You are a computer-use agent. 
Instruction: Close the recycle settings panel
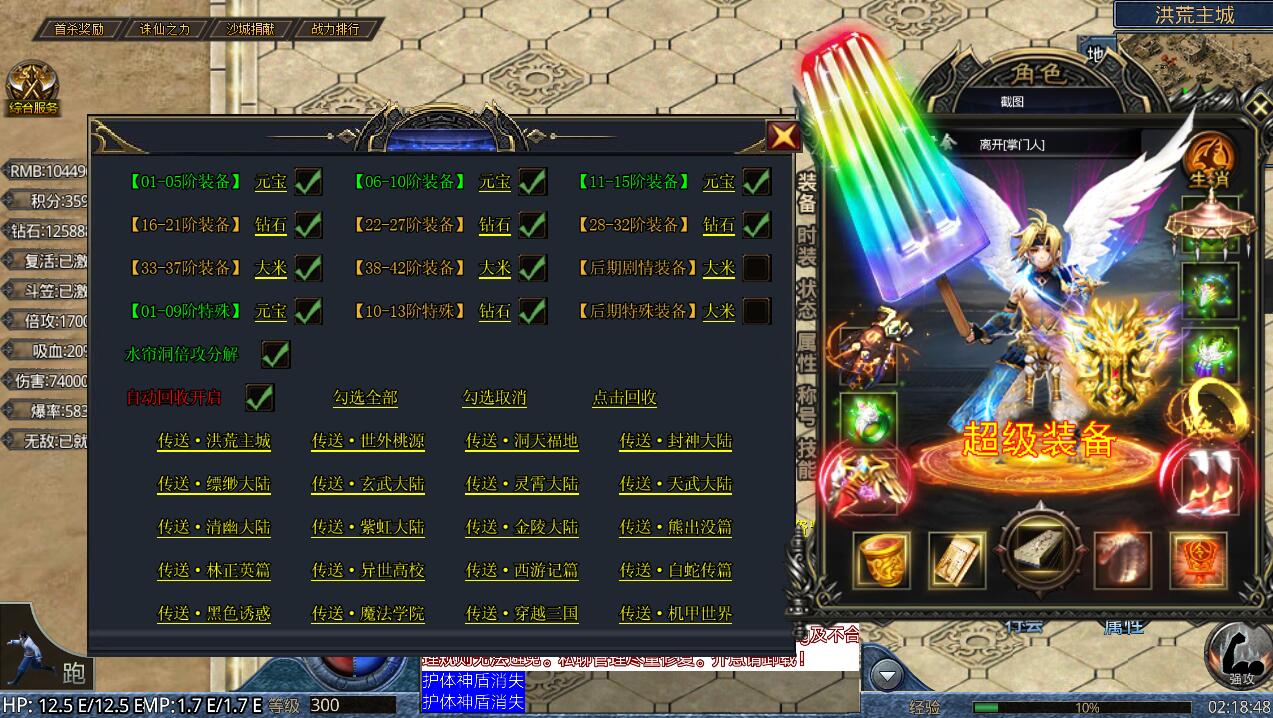(782, 136)
